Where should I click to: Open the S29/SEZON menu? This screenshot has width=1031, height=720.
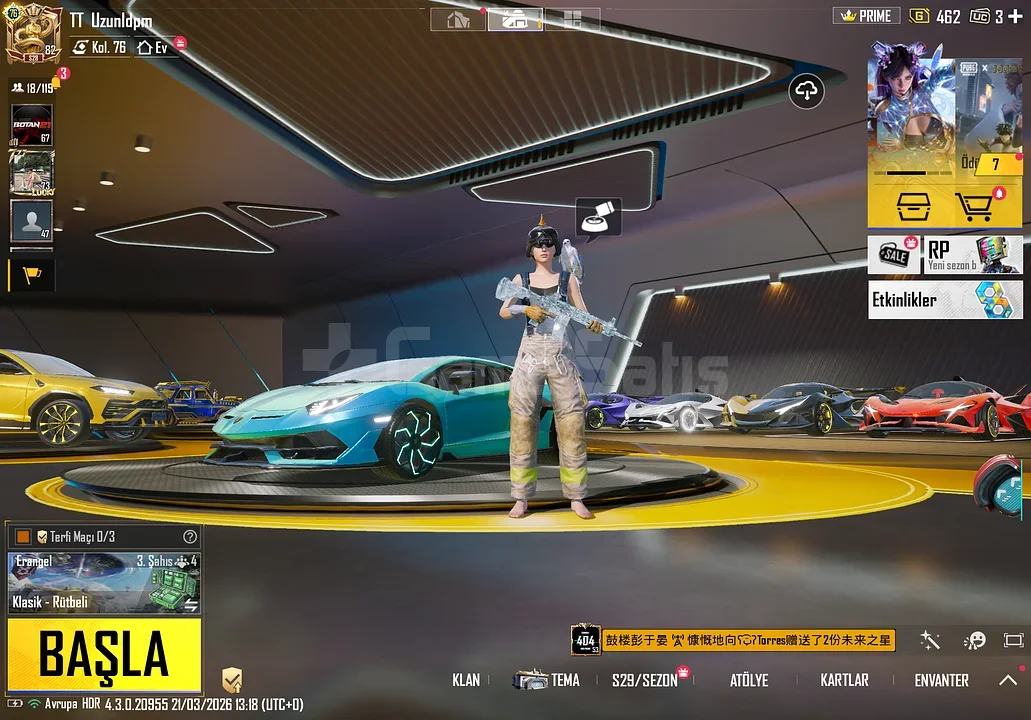click(x=645, y=680)
